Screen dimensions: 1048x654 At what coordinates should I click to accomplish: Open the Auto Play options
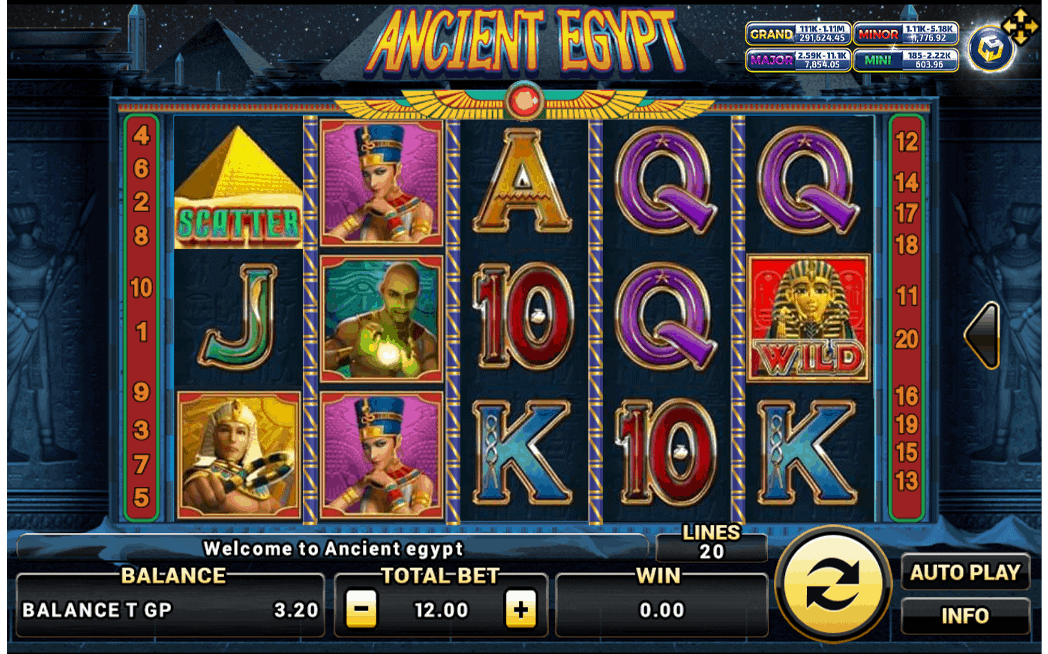click(x=965, y=573)
